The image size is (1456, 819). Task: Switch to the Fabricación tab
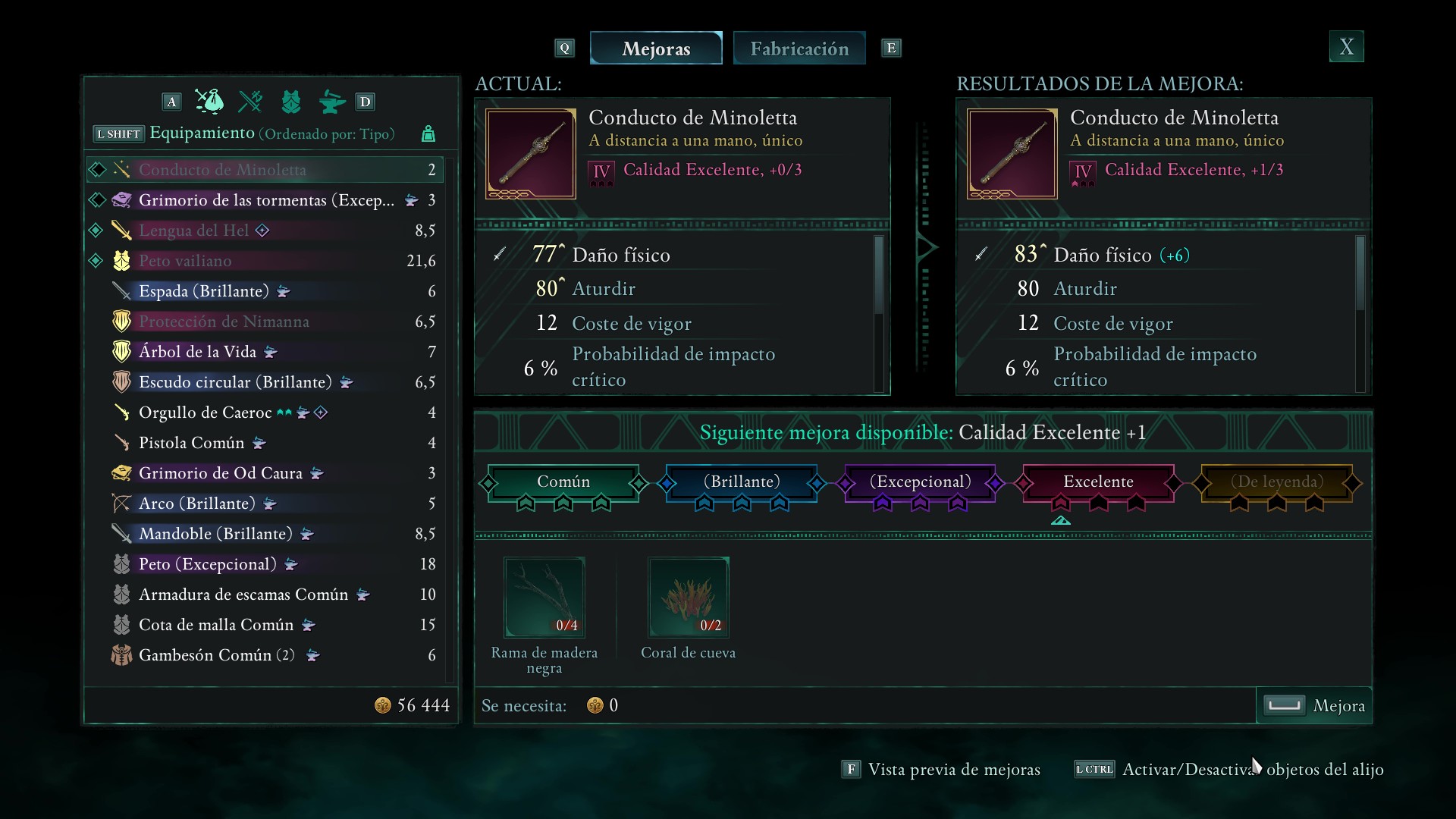[x=799, y=49]
